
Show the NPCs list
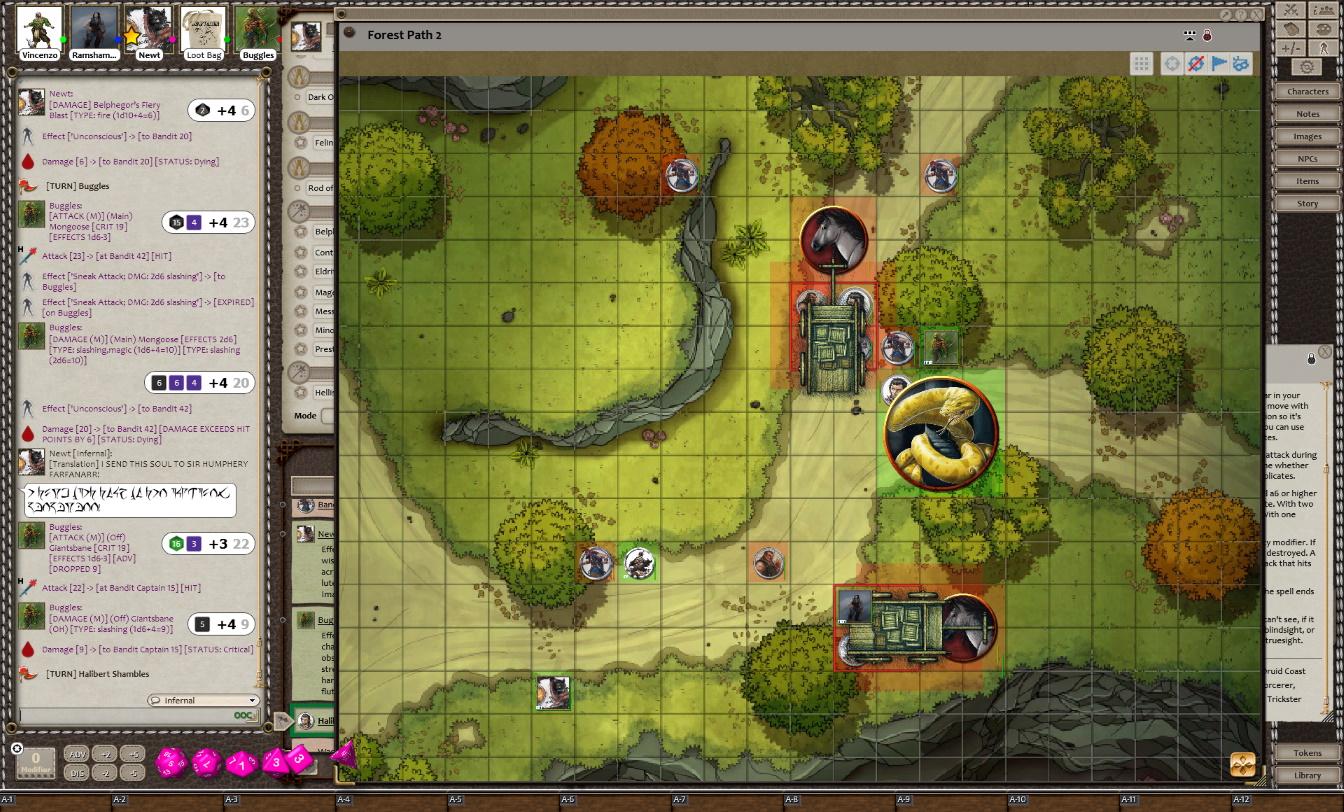tap(1307, 159)
